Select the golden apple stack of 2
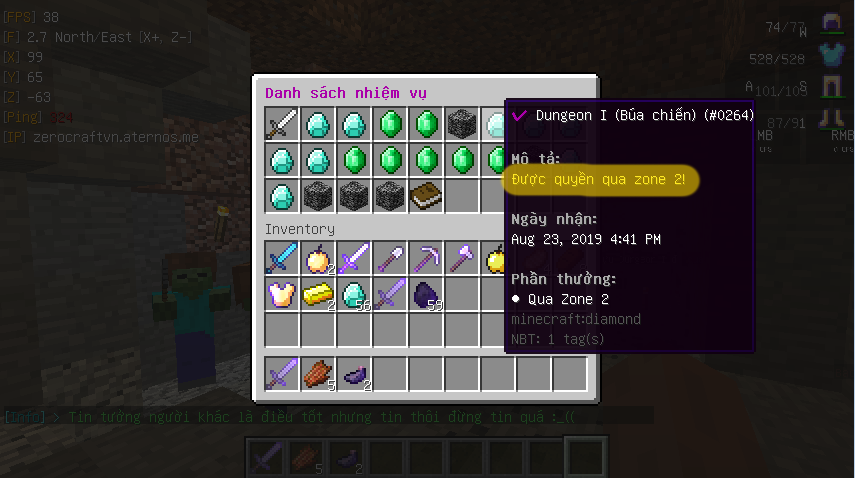 pos(318,258)
